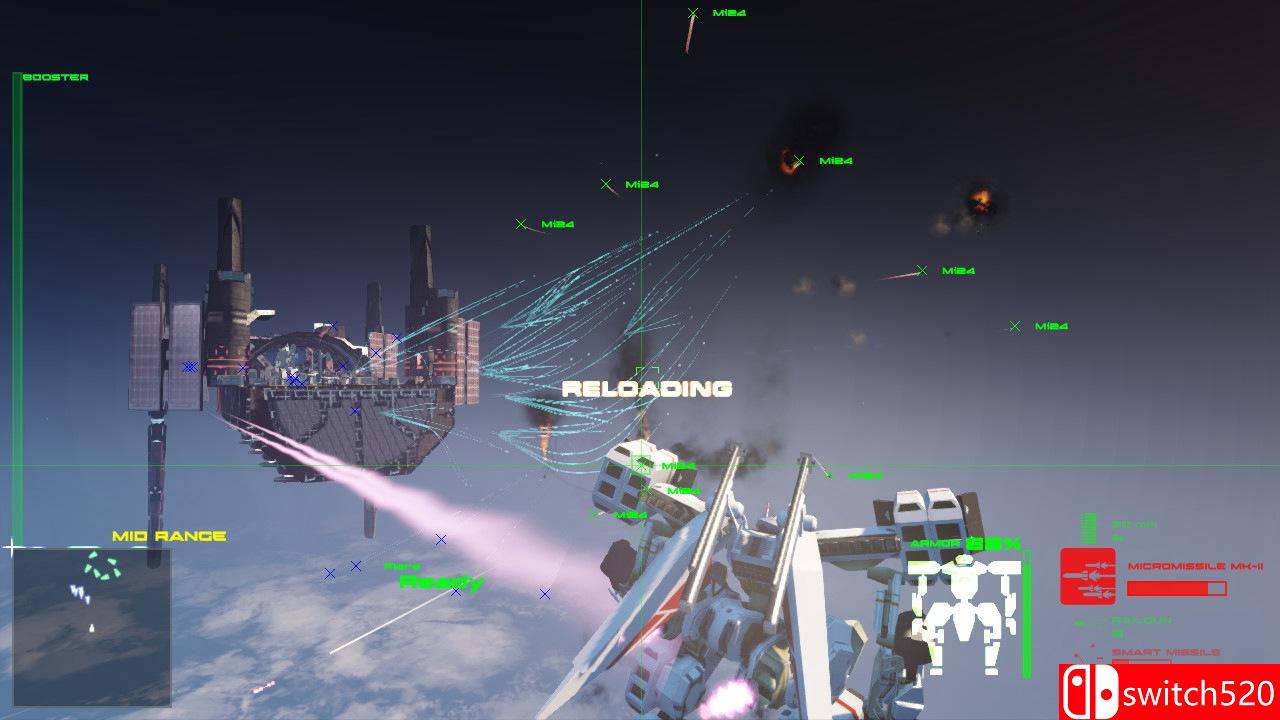1280x720 pixels.
Task: Click the Nintendo Switch logo watermark
Action: pos(1088,691)
